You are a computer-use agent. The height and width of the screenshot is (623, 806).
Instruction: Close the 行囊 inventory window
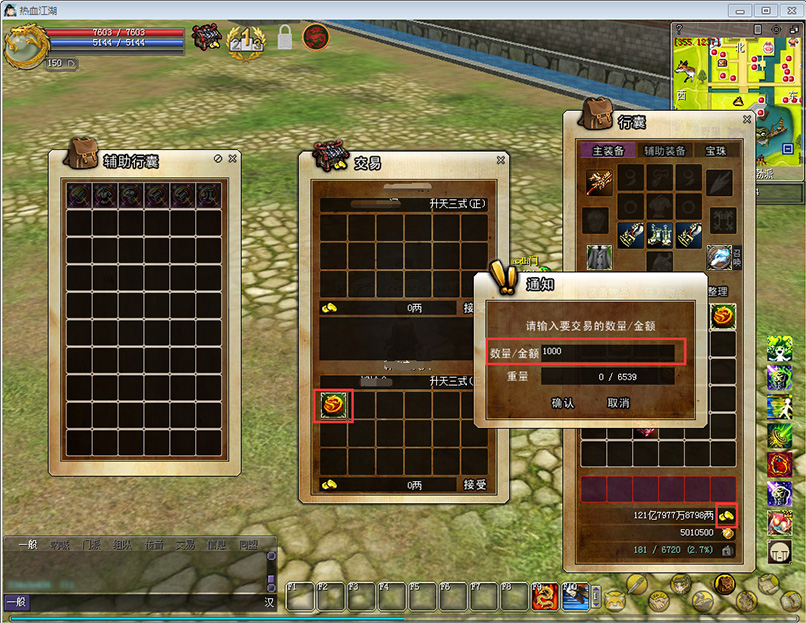click(x=747, y=119)
